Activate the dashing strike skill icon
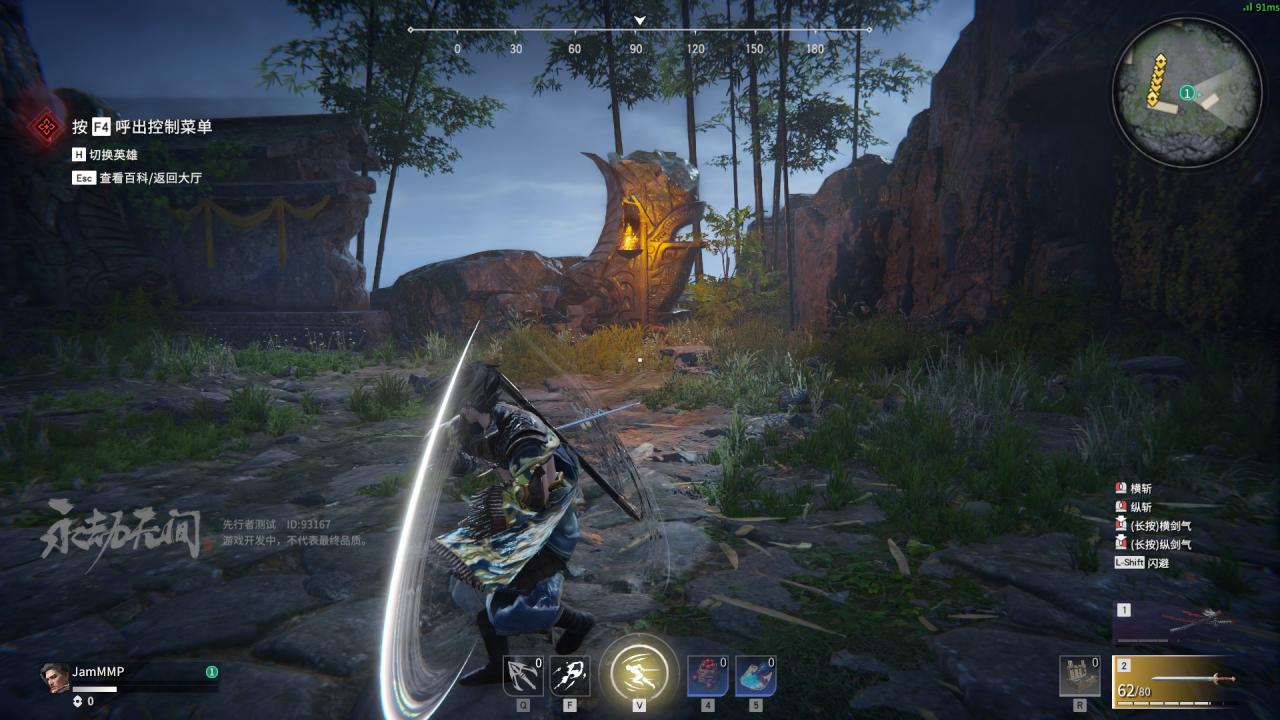 pos(570,676)
